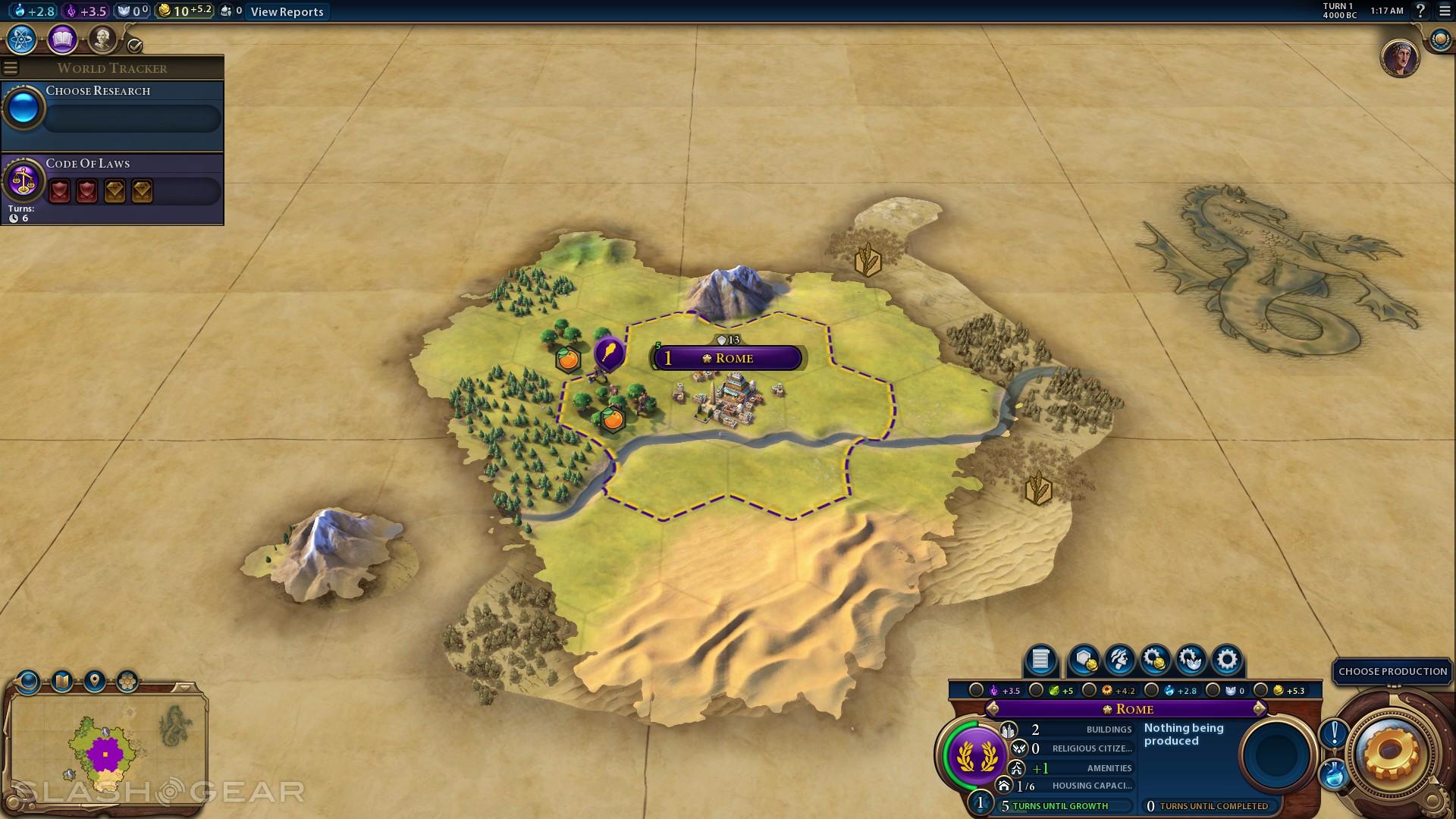
Task: Click the View Reports button
Action: pyautogui.click(x=286, y=11)
